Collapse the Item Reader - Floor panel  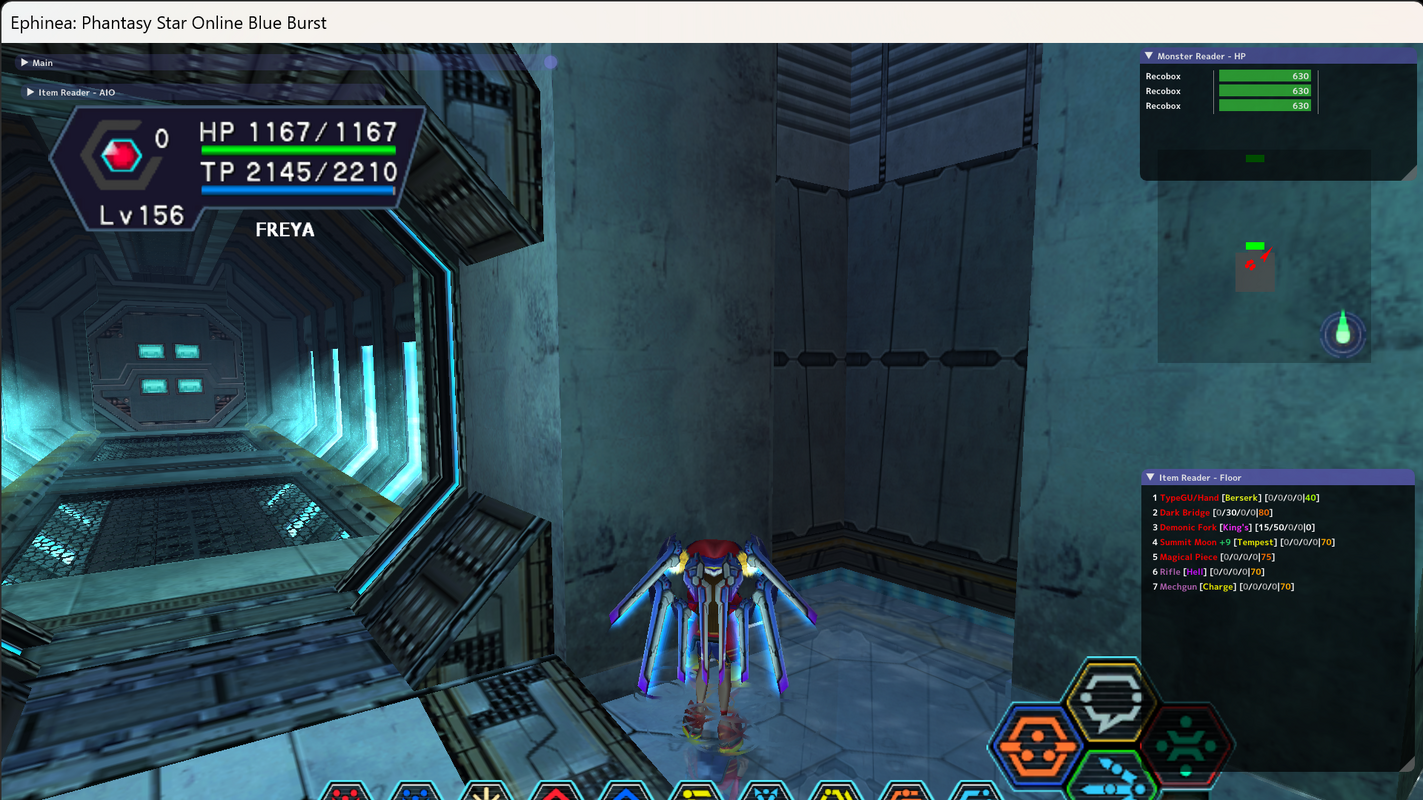[x=1151, y=477]
